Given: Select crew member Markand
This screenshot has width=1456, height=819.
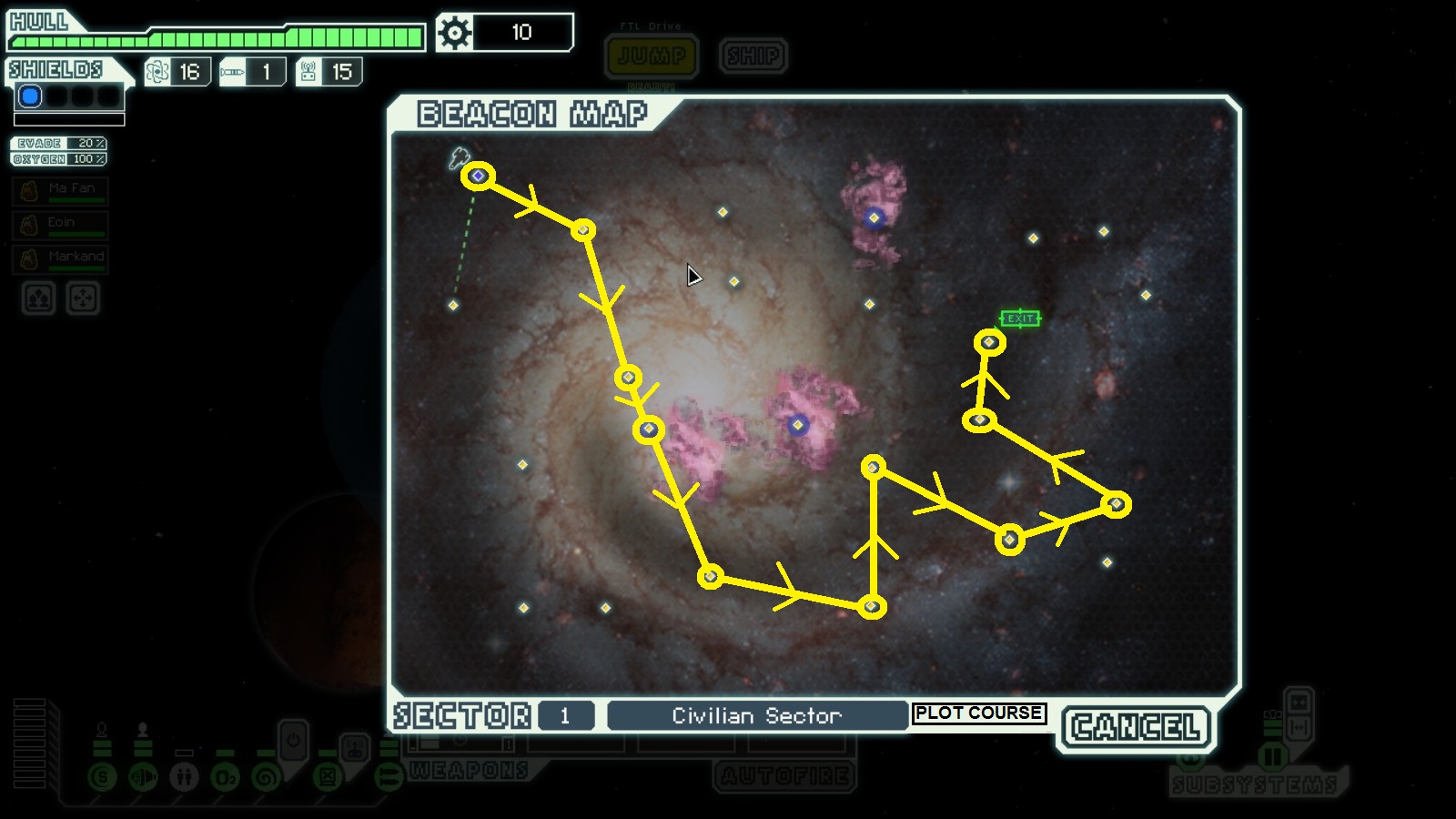Looking at the screenshot, I should tap(60, 258).
